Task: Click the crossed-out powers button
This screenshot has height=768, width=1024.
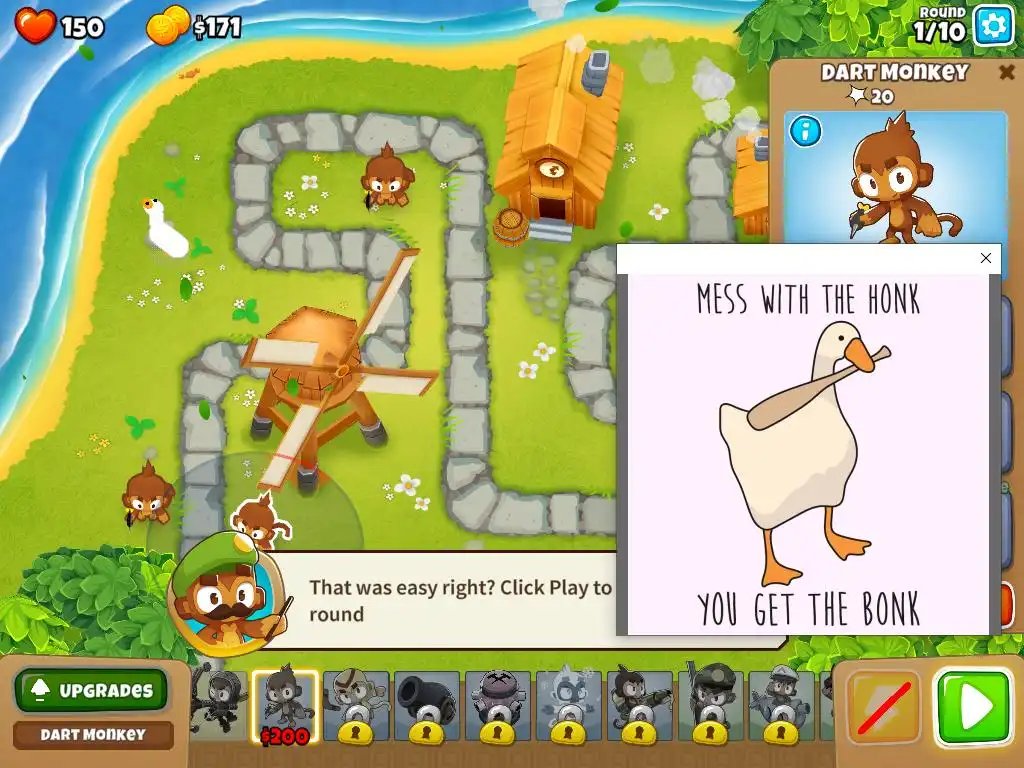Action: (x=884, y=708)
